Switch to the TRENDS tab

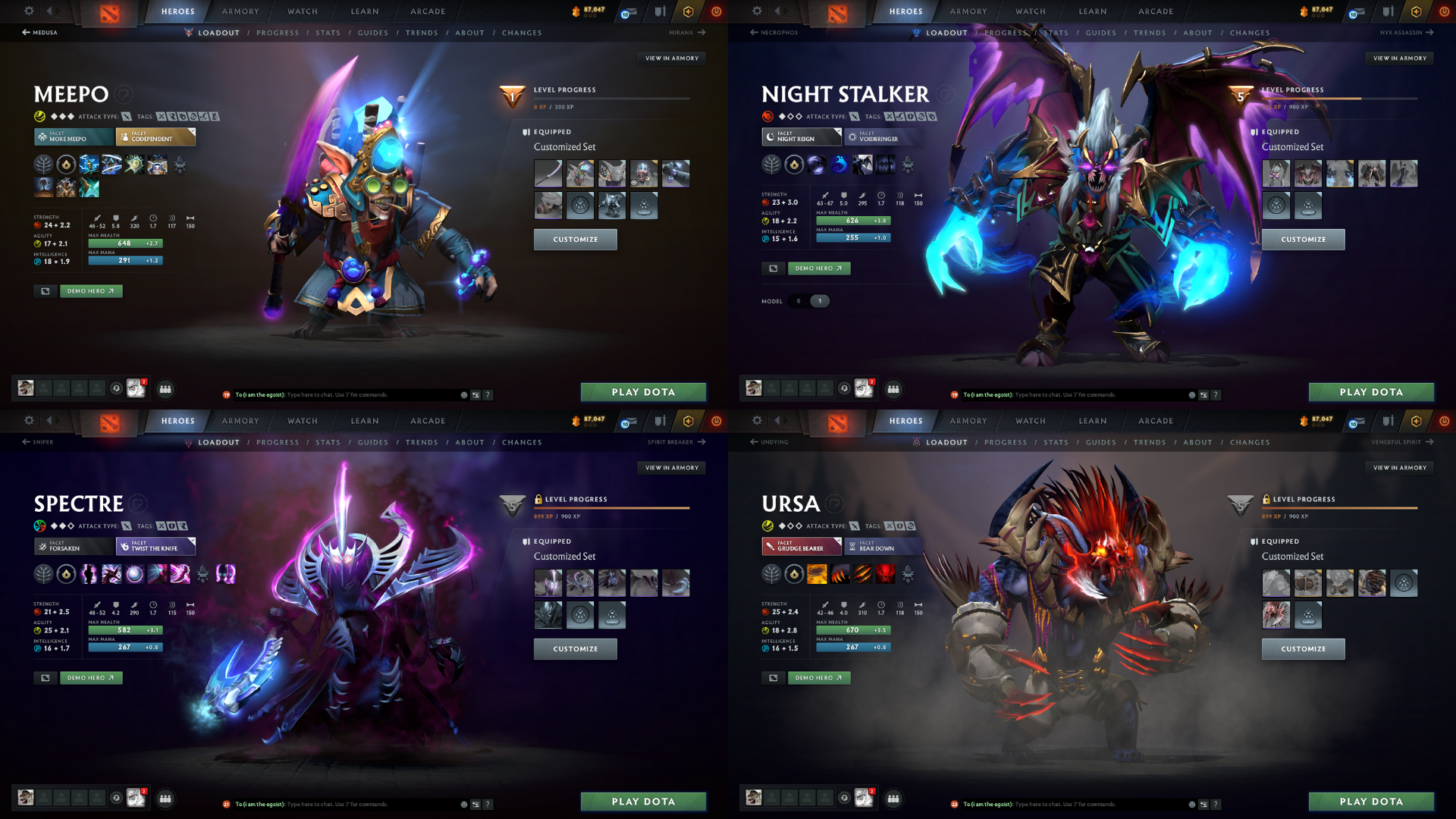422,33
